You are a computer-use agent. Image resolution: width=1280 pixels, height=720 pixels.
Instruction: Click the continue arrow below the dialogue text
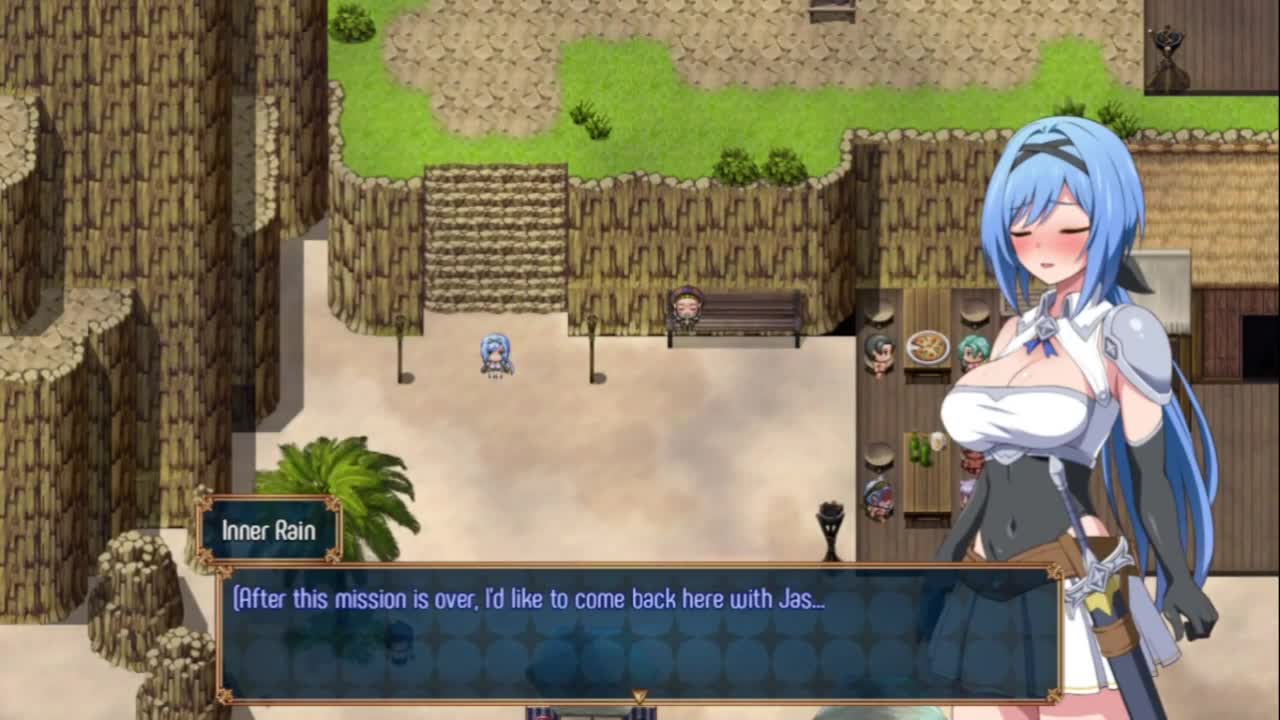(639, 695)
